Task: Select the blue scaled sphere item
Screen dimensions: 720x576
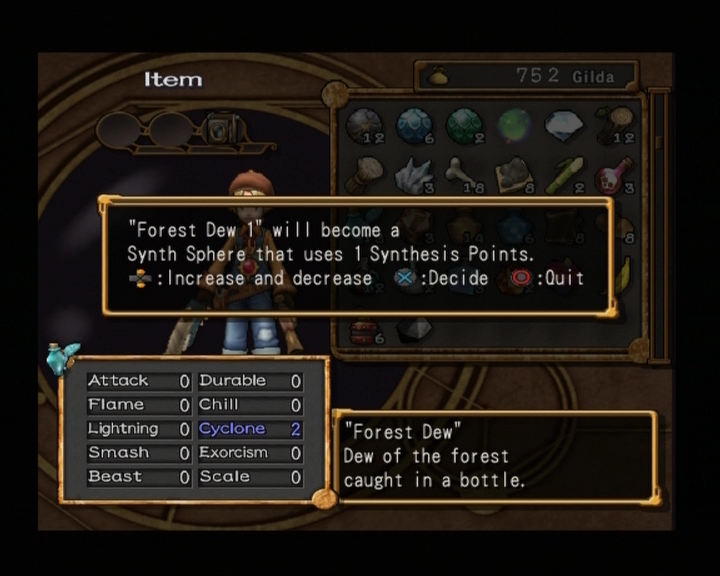Action: tap(413, 125)
